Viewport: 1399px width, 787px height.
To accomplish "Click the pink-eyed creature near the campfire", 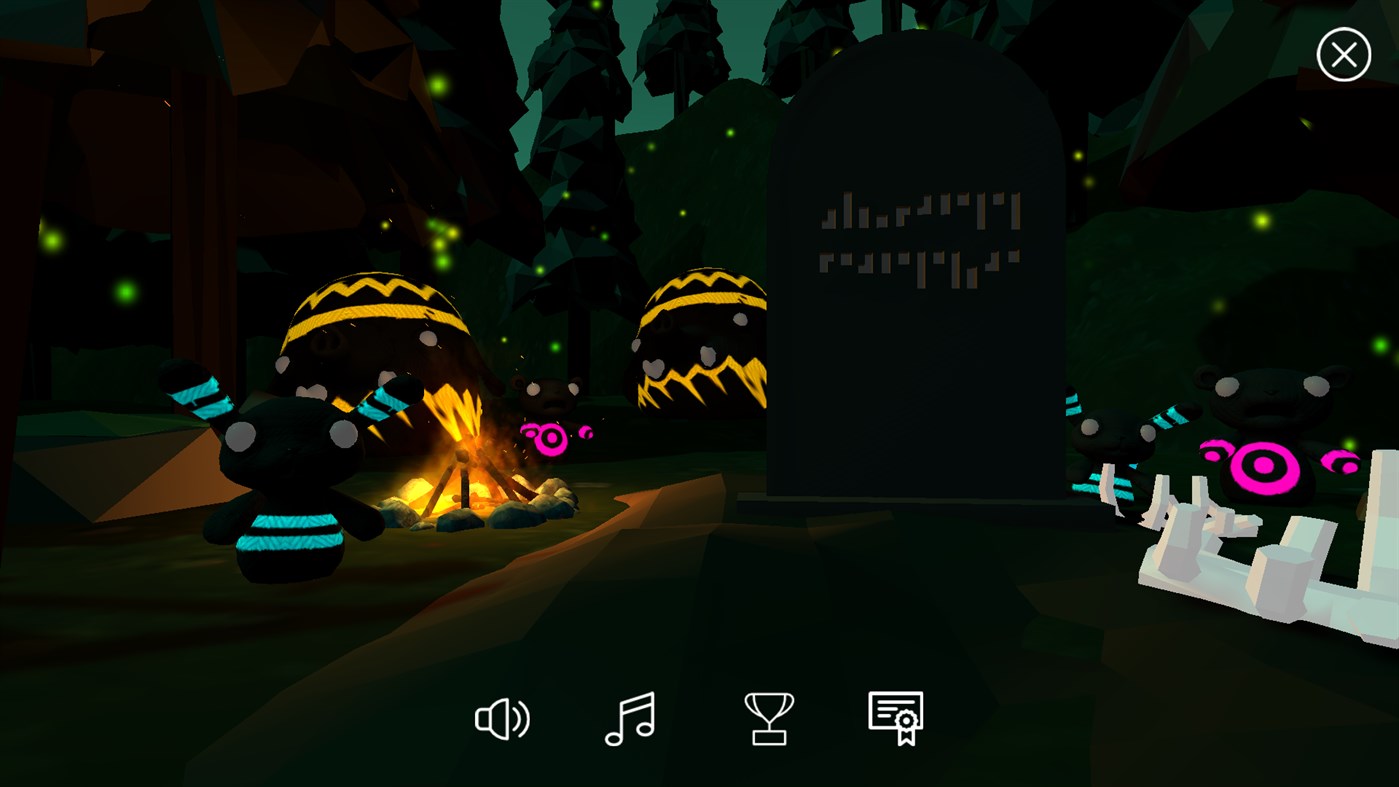I will coord(550,435).
